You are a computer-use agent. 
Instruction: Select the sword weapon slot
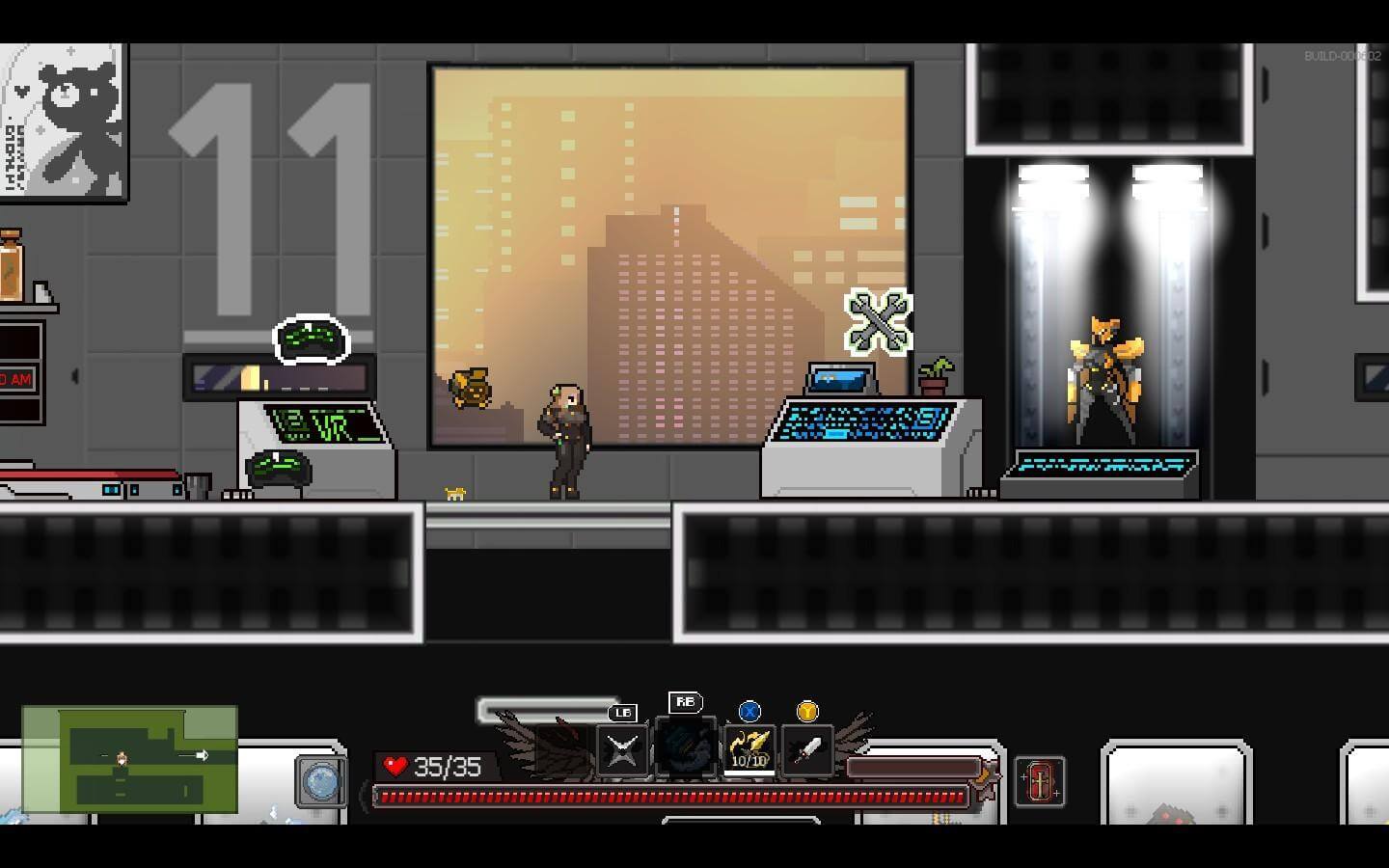point(807,749)
